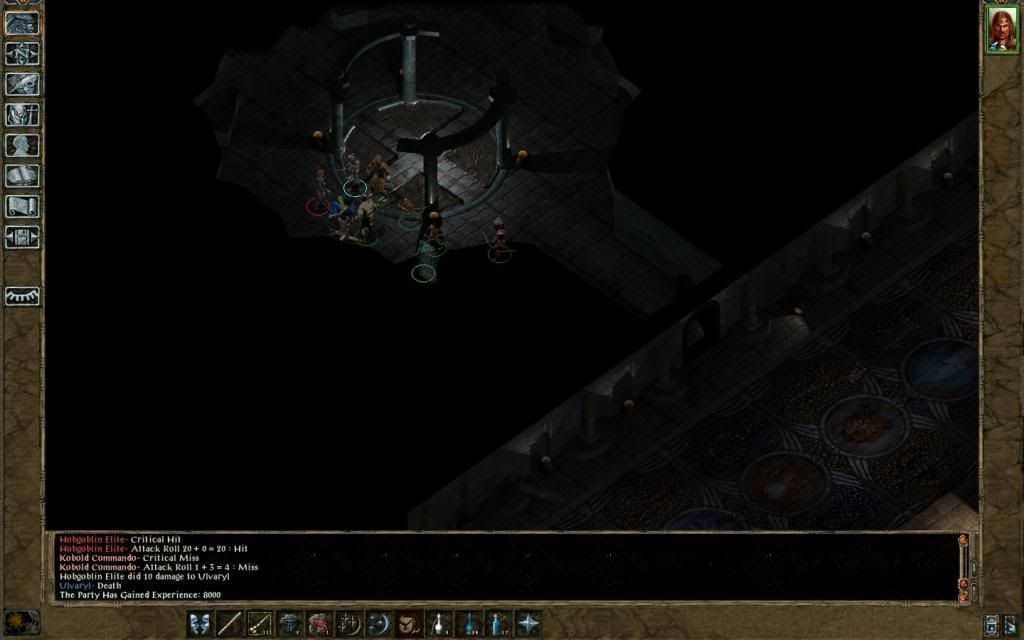Screen dimensions: 1024x640
Task: Open the area map screen
Action: tap(22, 54)
